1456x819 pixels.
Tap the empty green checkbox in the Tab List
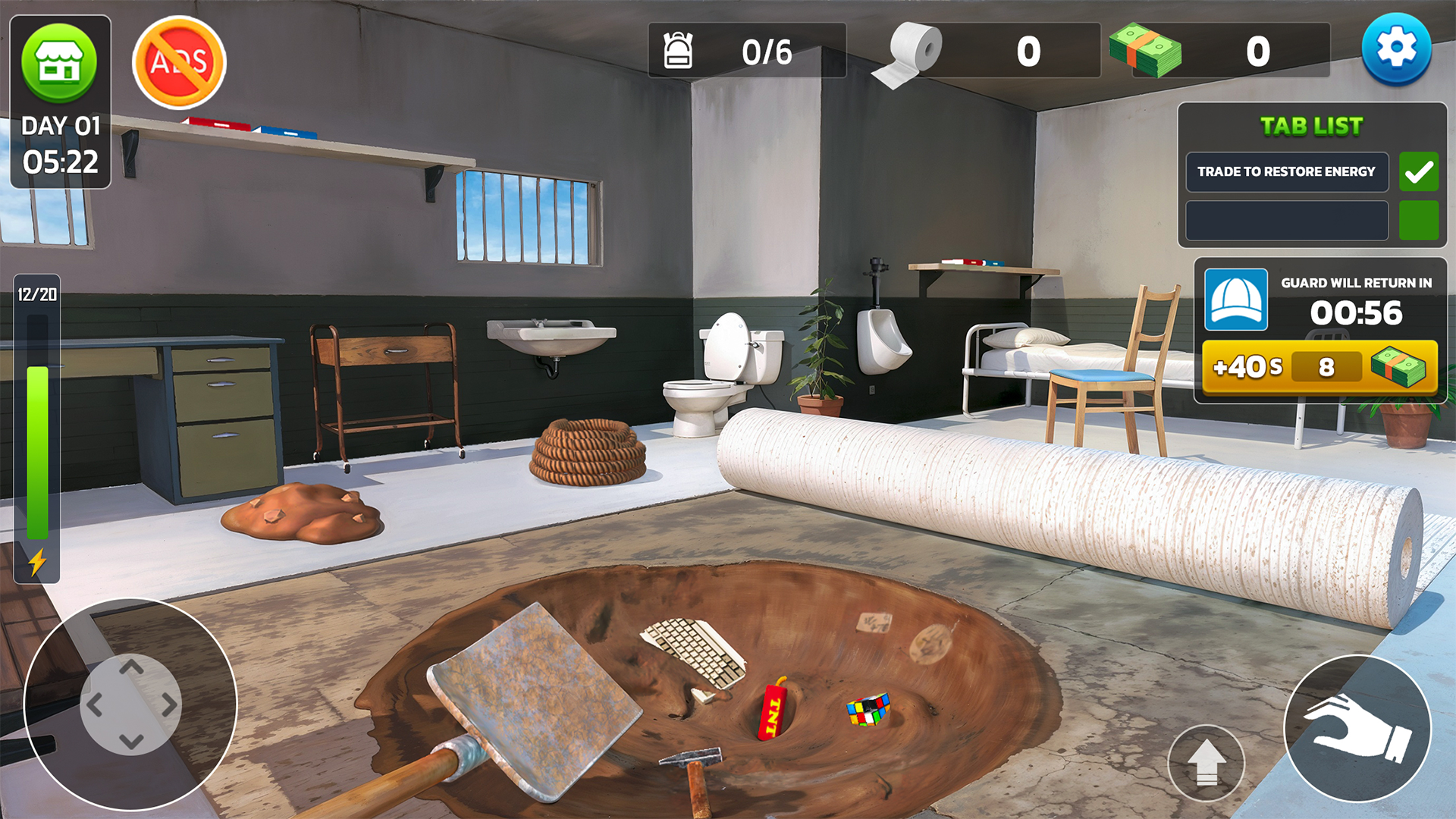pyautogui.click(x=1418, y=220)
